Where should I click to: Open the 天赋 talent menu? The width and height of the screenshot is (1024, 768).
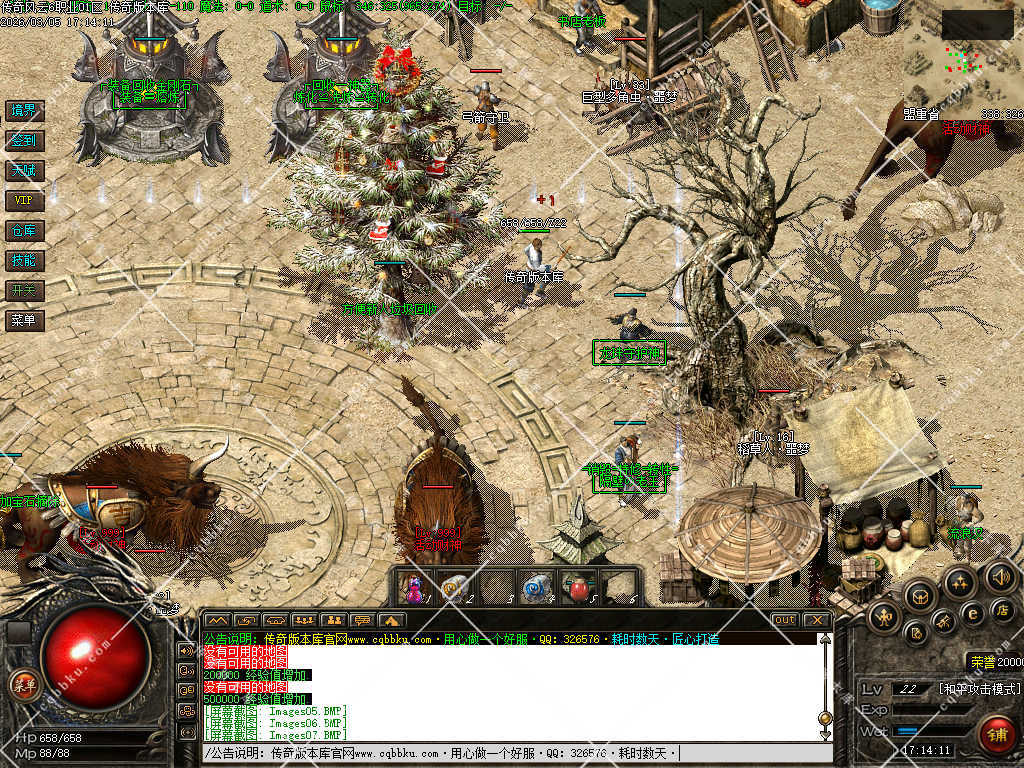point(23,170)
